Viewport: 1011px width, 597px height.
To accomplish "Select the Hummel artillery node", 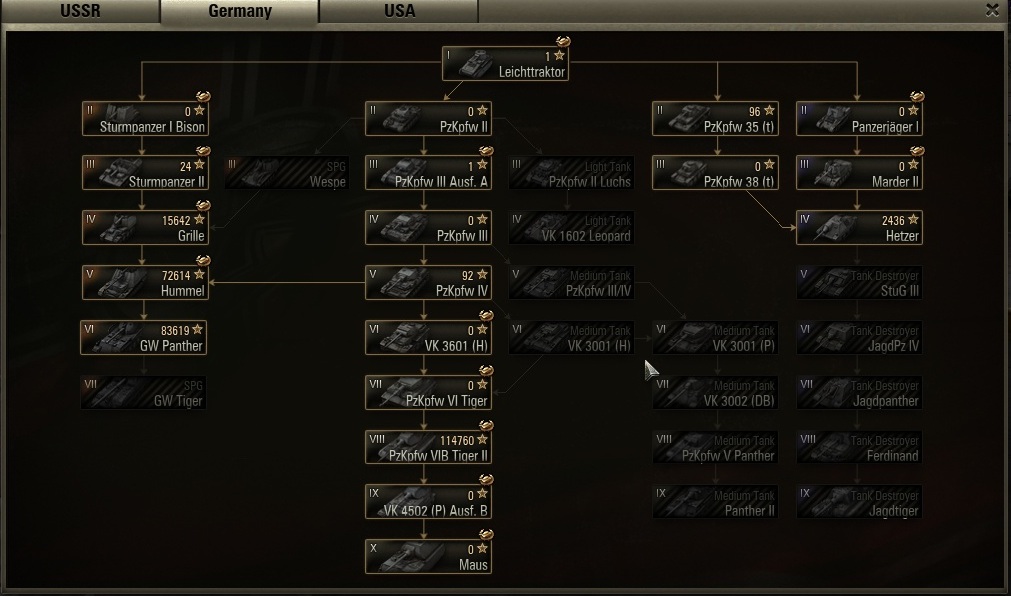I will pyautogui.click(x=145, y=283).
